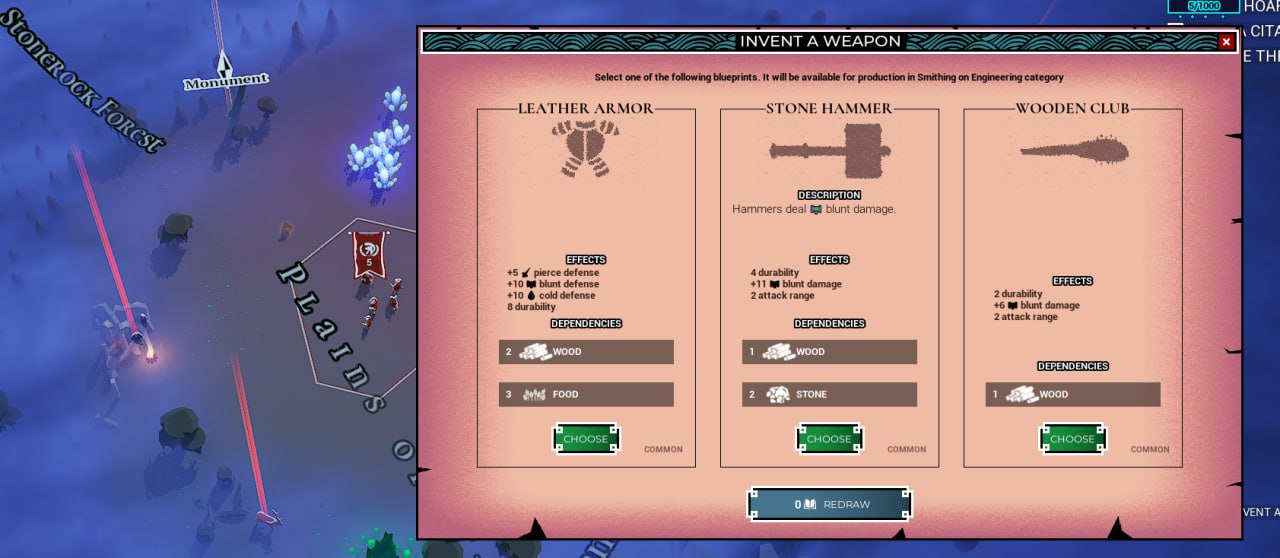Click the Leather Armor blueprint image
1280x558 pixels.
coord(586,148)
